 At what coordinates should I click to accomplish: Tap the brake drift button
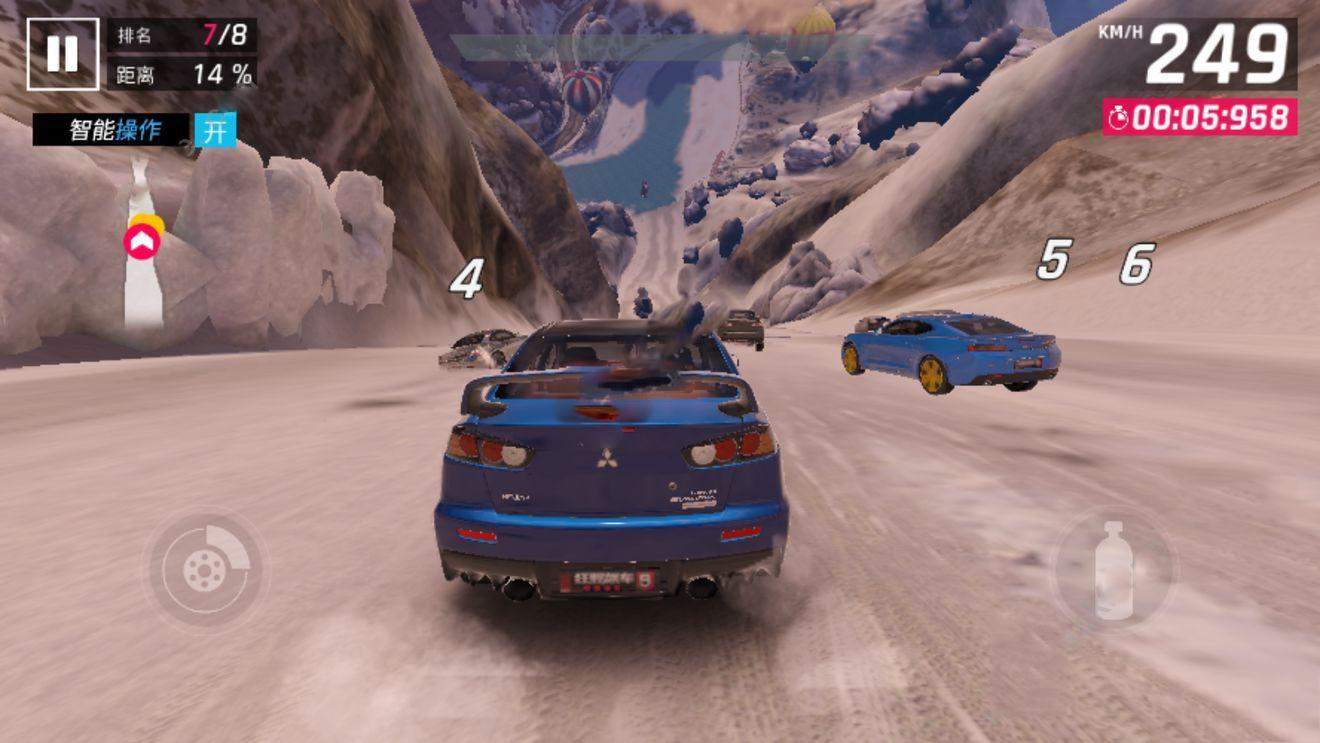(206, 570)
